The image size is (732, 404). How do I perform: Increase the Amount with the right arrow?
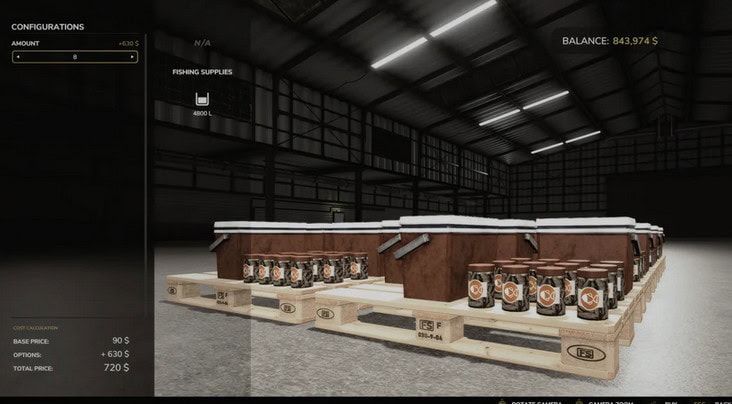[131, 57]
